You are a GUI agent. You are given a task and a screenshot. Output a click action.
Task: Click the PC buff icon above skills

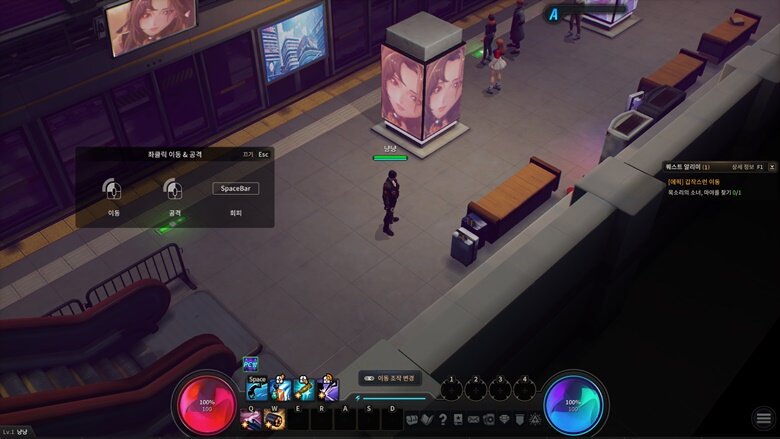(250, 365)
